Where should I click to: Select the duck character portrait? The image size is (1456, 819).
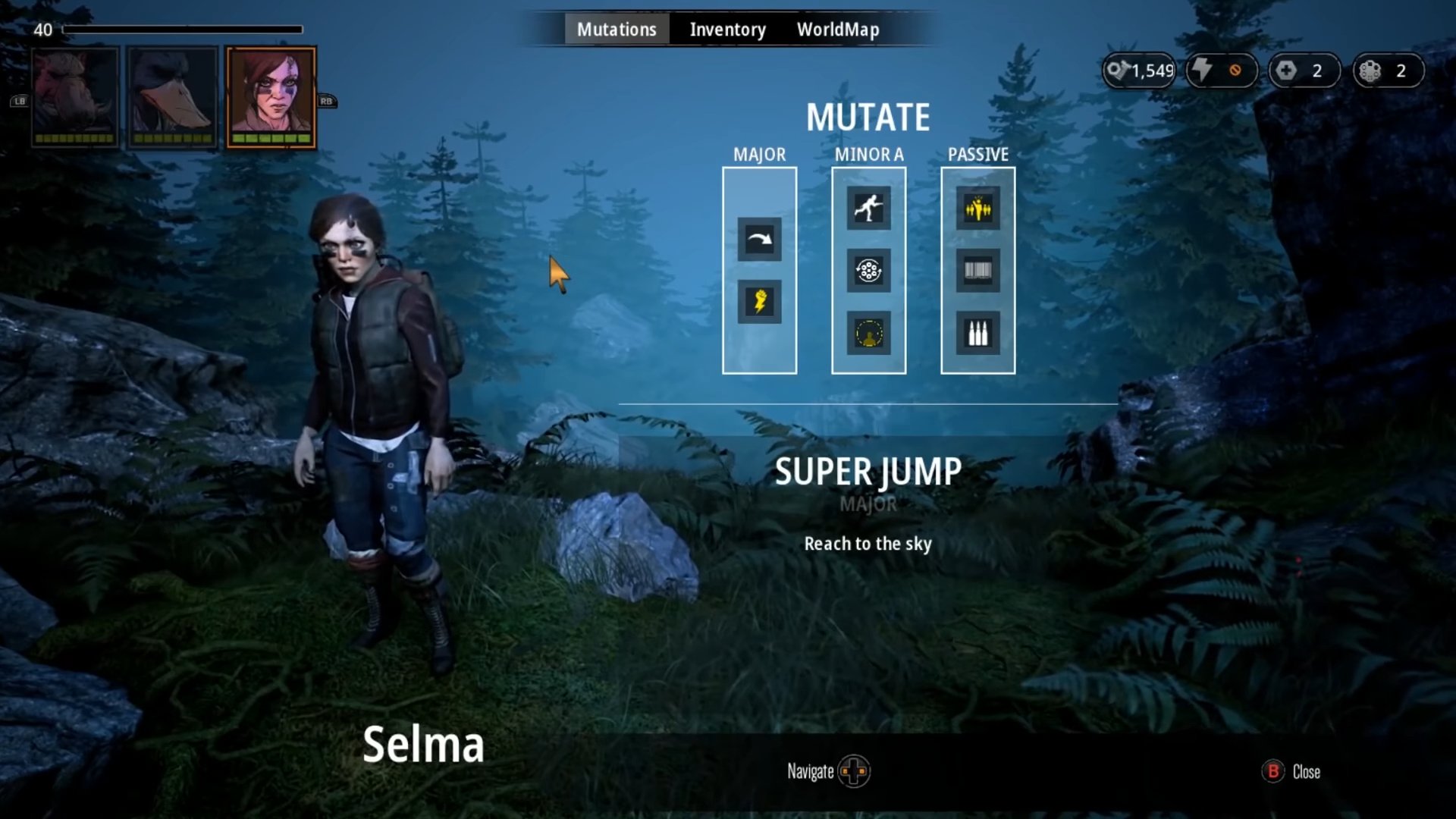coord(173,96)
